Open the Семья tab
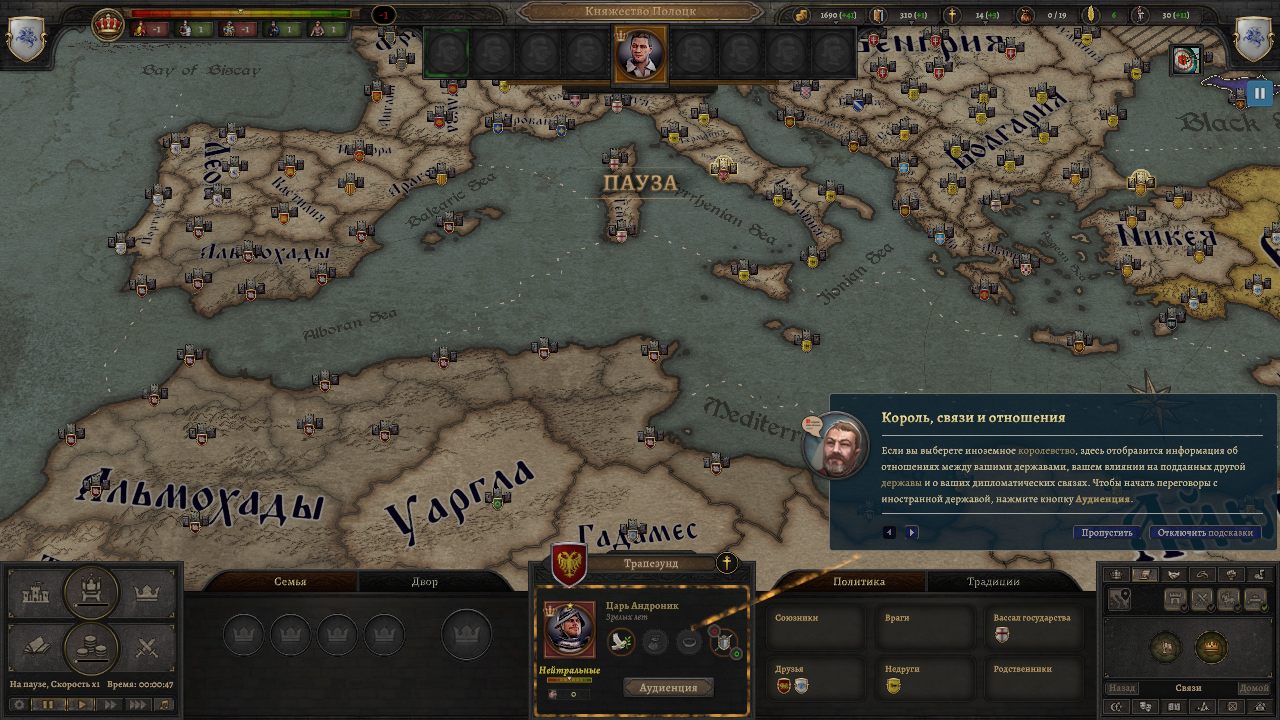 point(290,581)
